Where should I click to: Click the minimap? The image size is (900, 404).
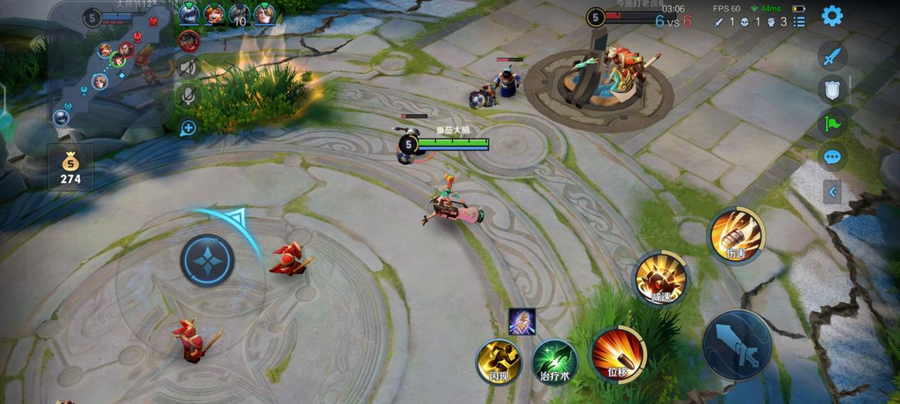tap(110, 65)
